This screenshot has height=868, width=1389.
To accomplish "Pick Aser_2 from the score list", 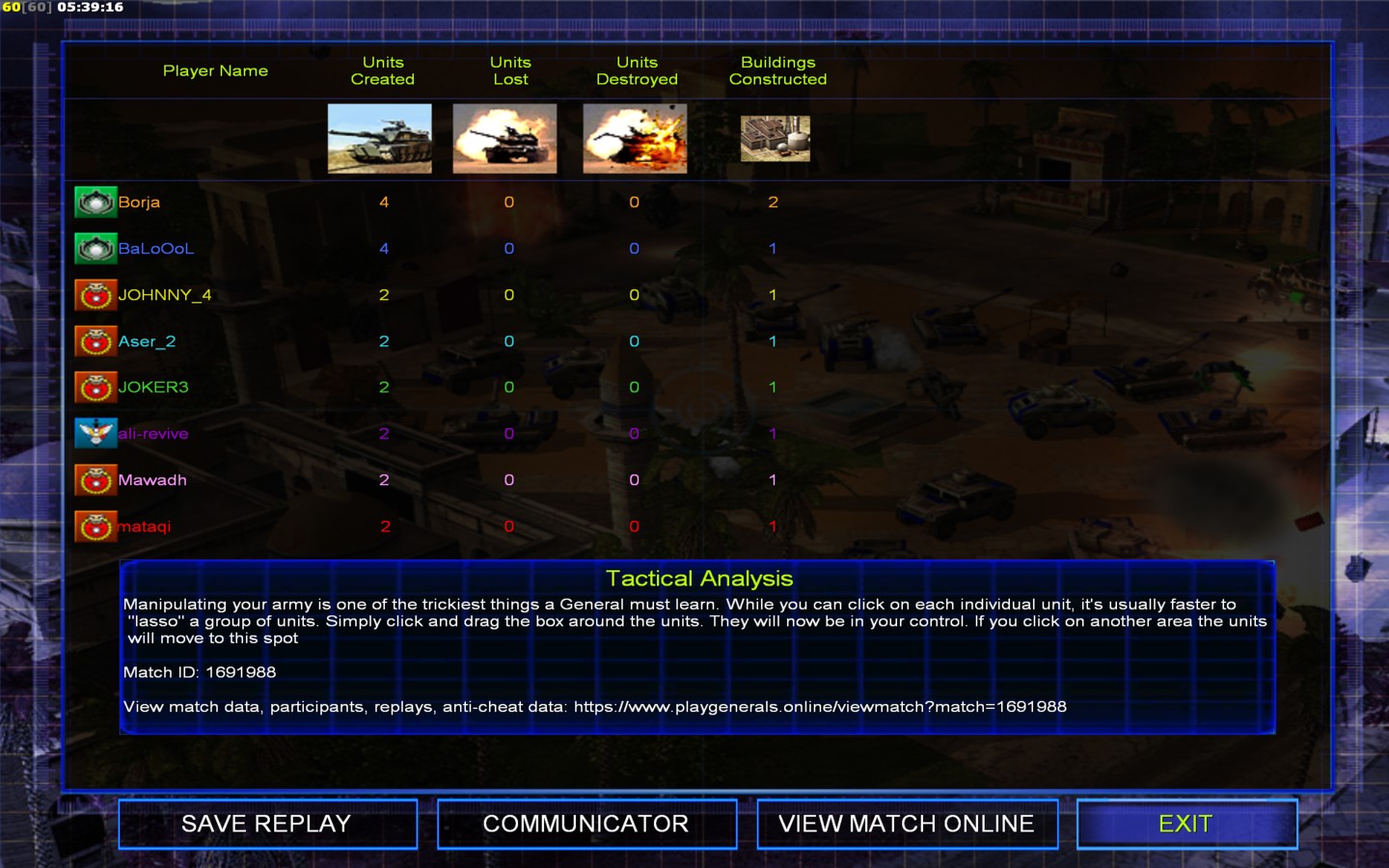I will (147, 341).
